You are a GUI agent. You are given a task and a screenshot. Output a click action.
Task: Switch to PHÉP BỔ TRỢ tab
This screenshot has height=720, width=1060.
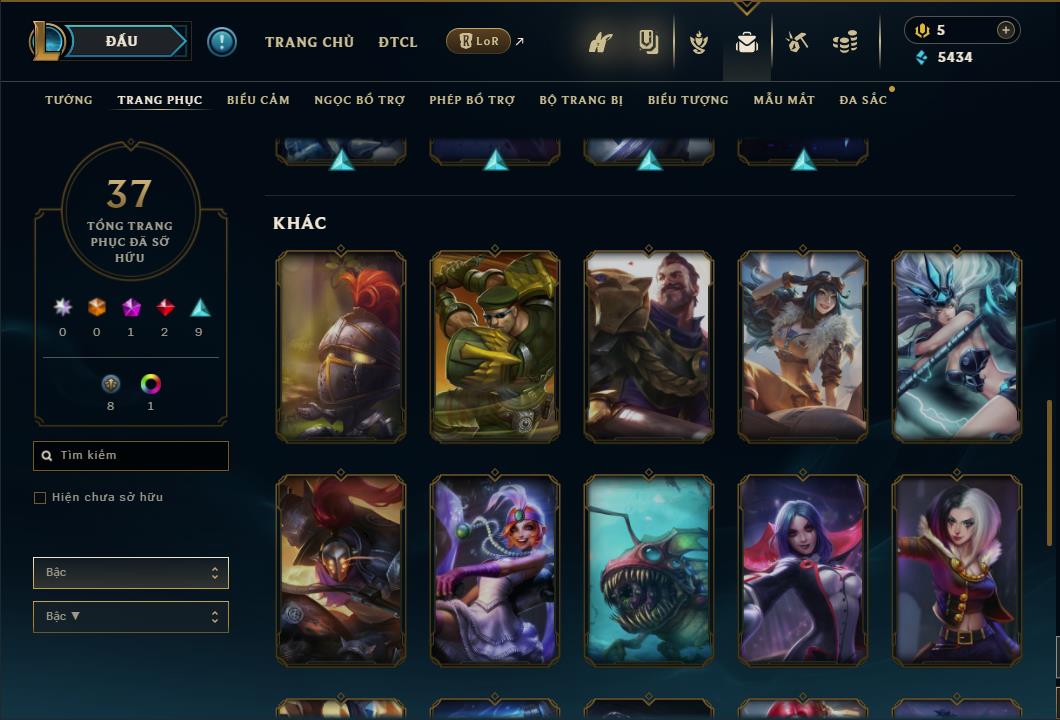pyautogui.click(x=472, y=100)
